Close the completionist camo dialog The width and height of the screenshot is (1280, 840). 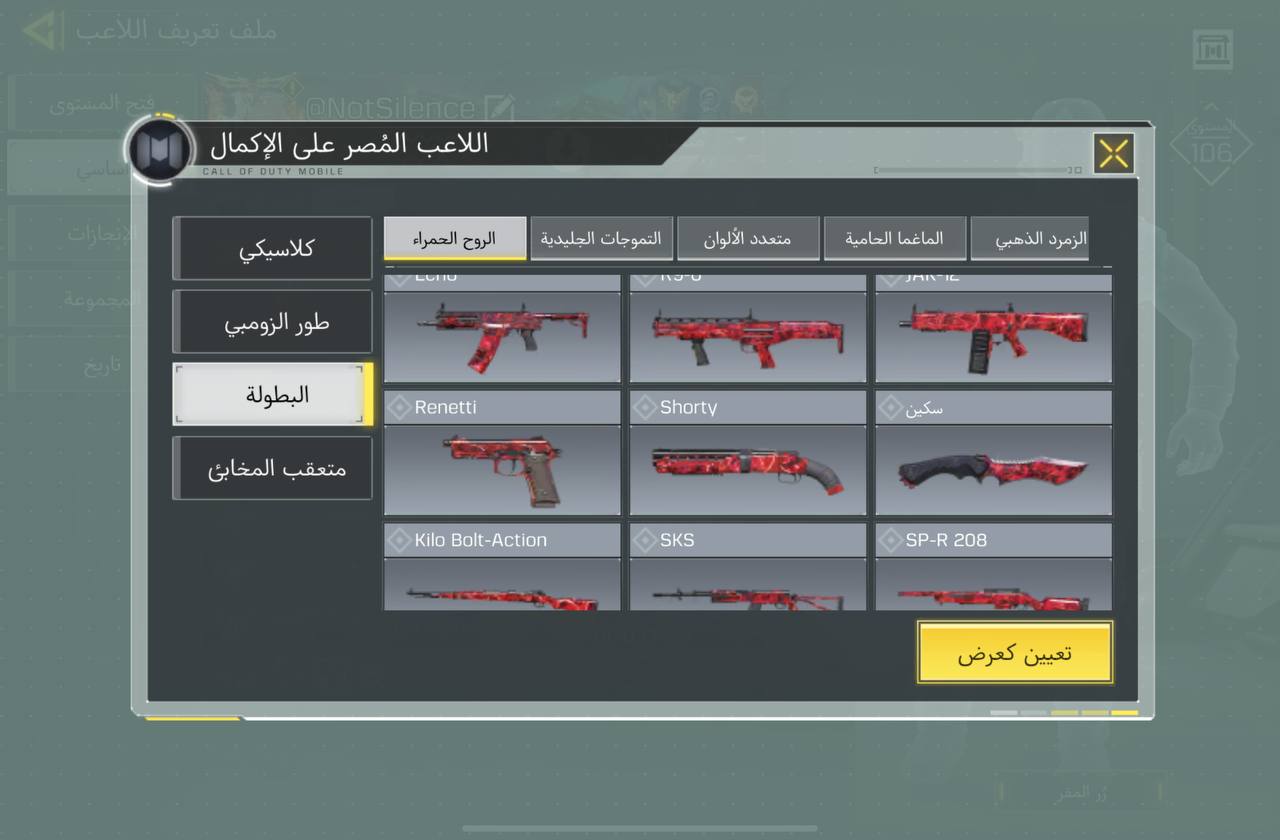[x=1113, y=154]
